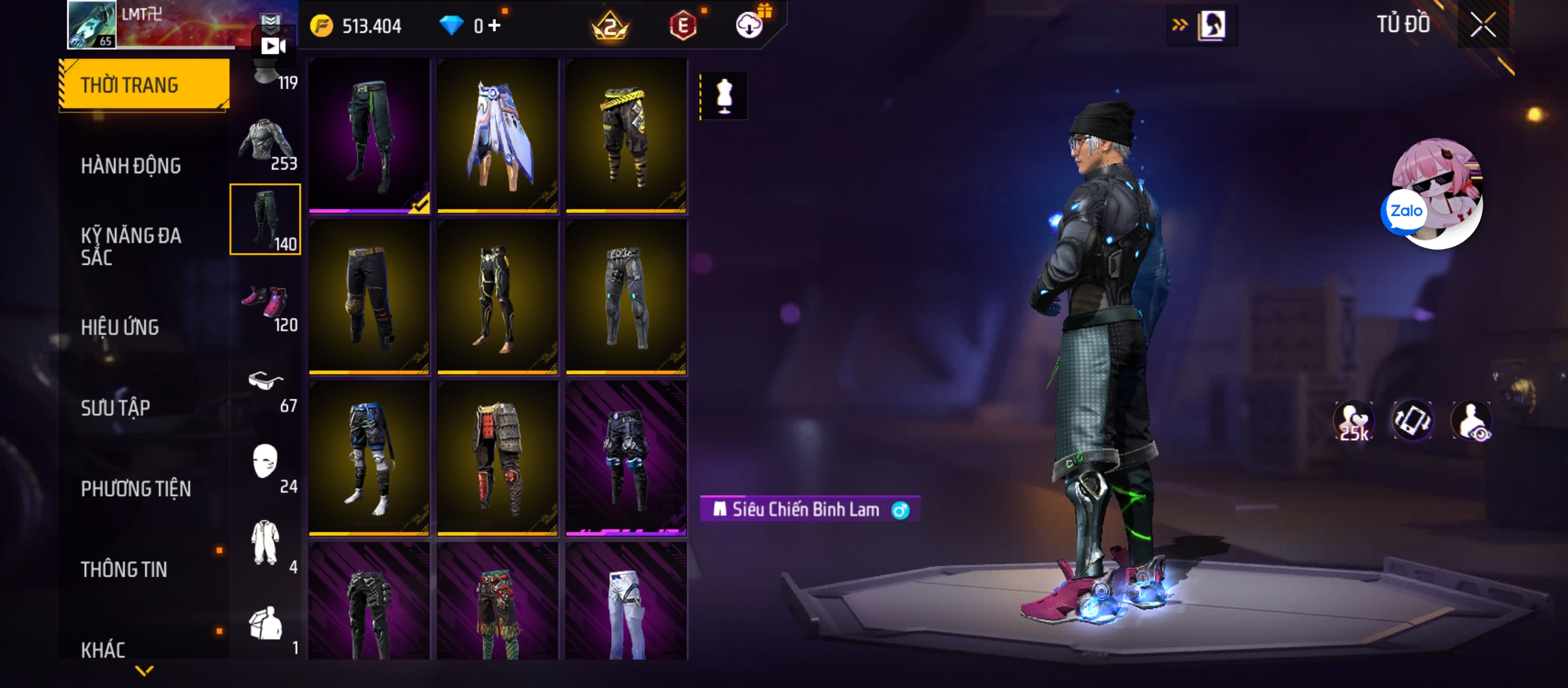
Task: Pick the tops subcategory with 253 items
Action: coord(266,144)
